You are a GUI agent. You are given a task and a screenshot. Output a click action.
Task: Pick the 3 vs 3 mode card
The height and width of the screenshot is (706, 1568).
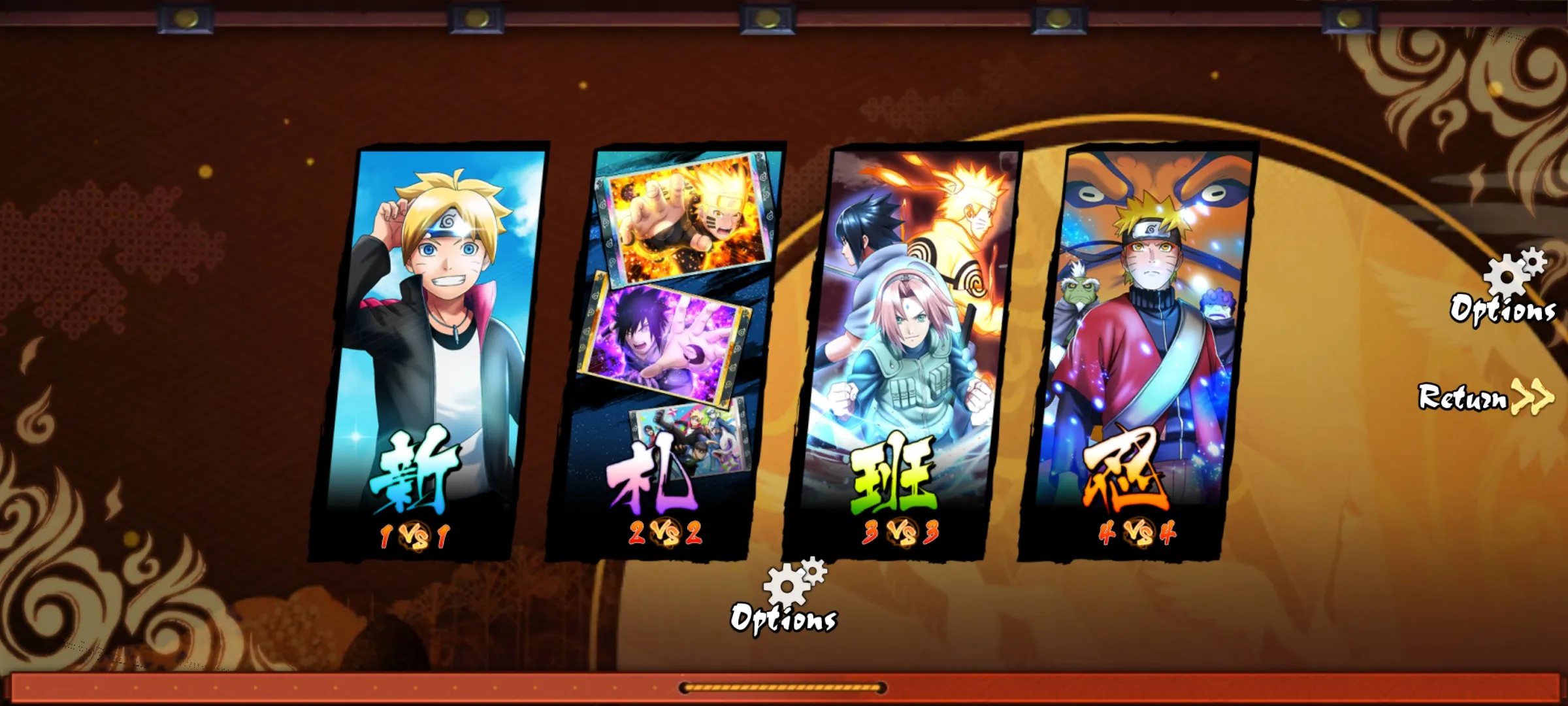(x=905, y=353)
